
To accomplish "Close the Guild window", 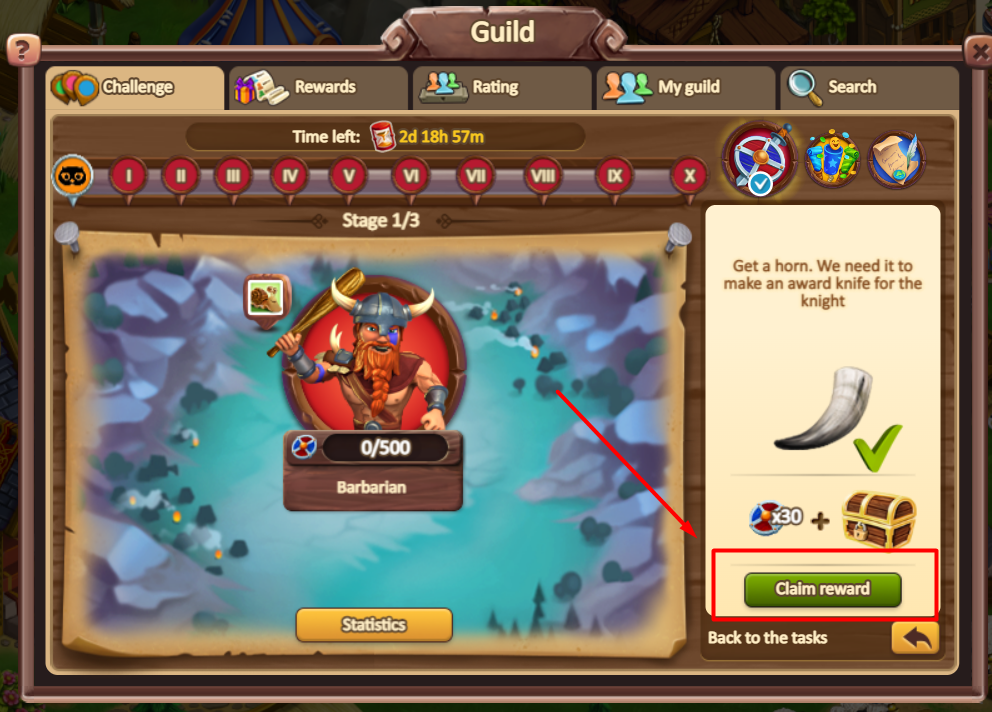I will (977, 49).
